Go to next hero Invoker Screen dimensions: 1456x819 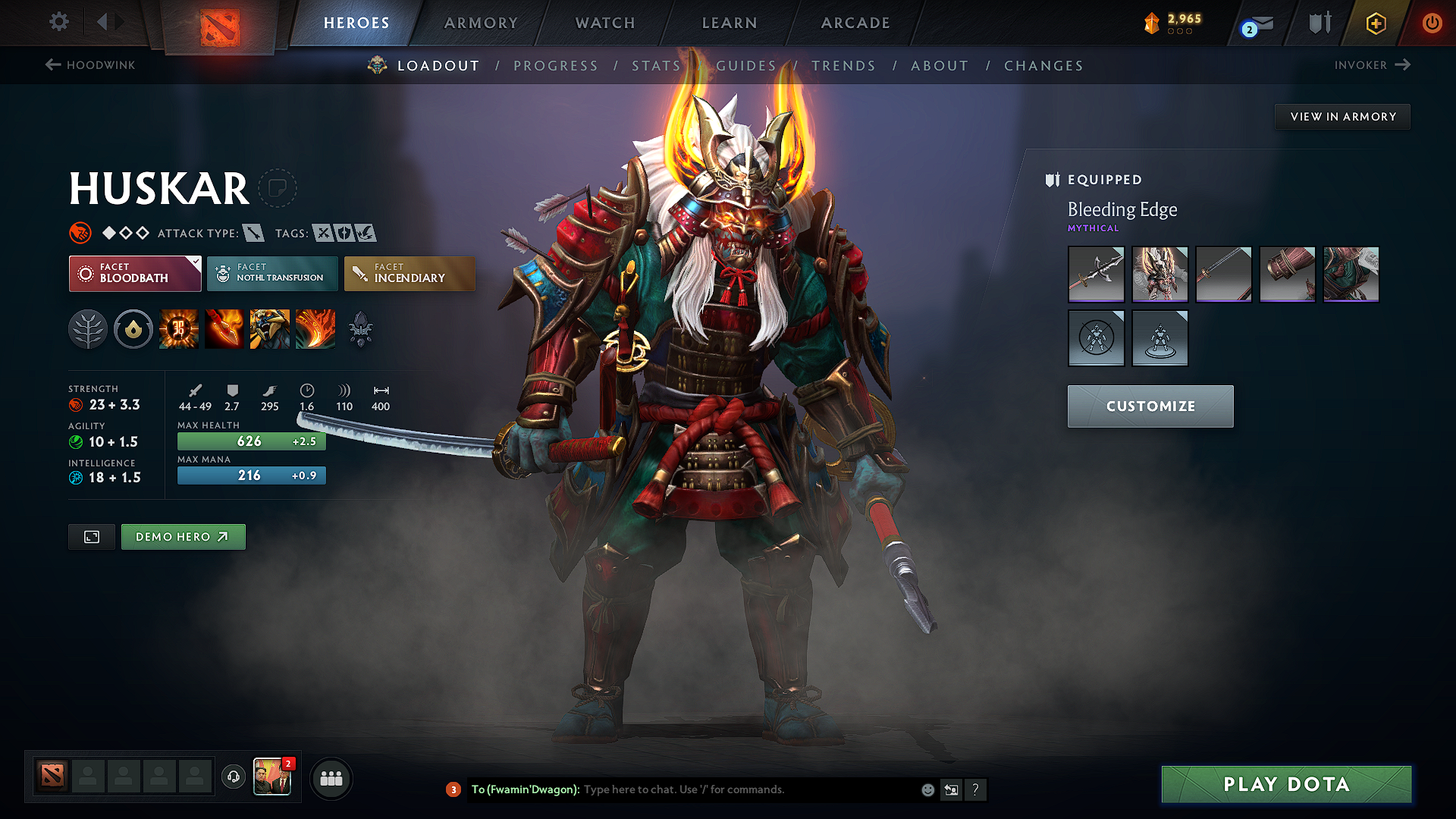tap(1372, 65)
